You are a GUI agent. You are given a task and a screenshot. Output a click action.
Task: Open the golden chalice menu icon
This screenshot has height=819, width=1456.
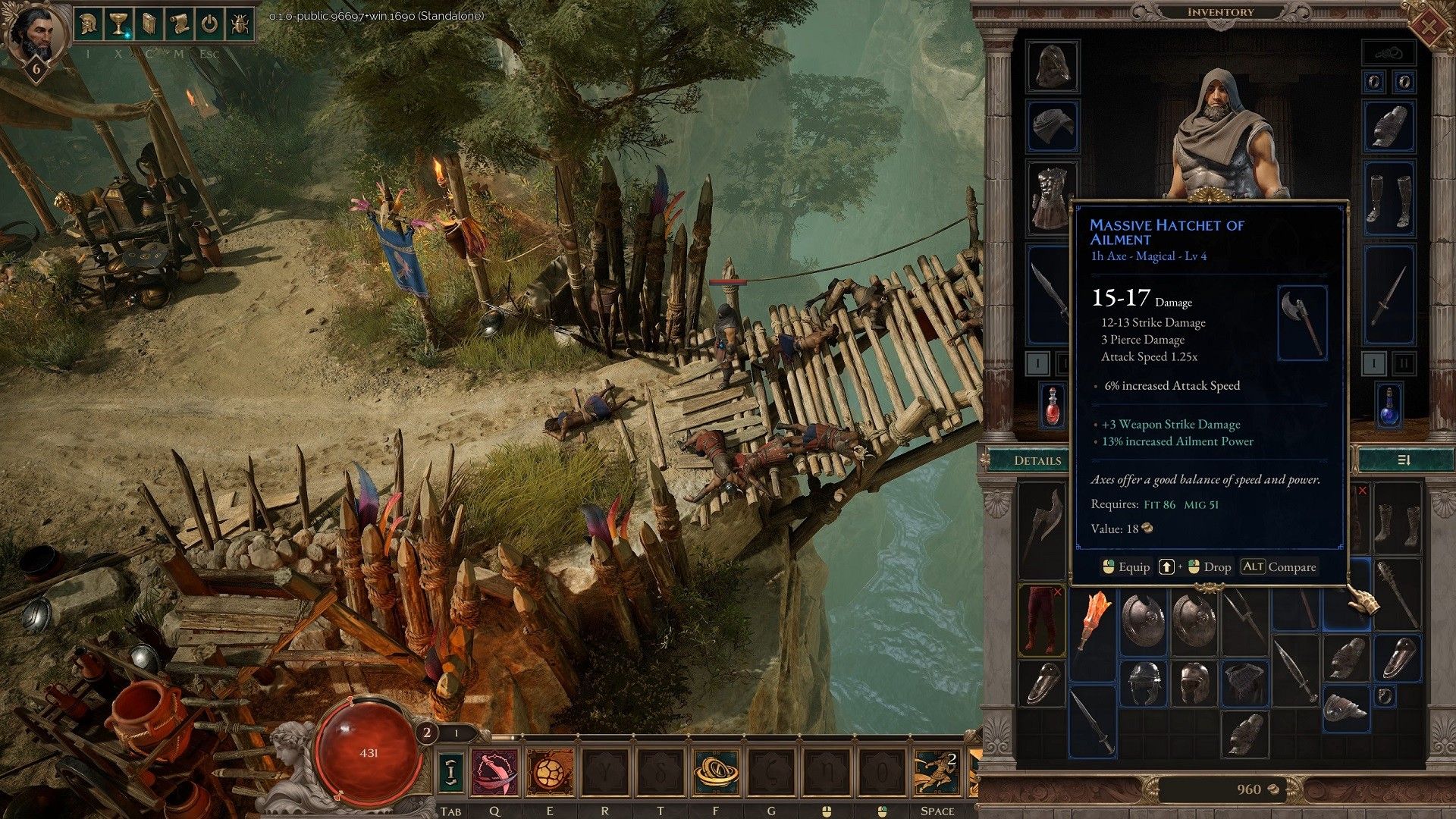coord(118,24)
